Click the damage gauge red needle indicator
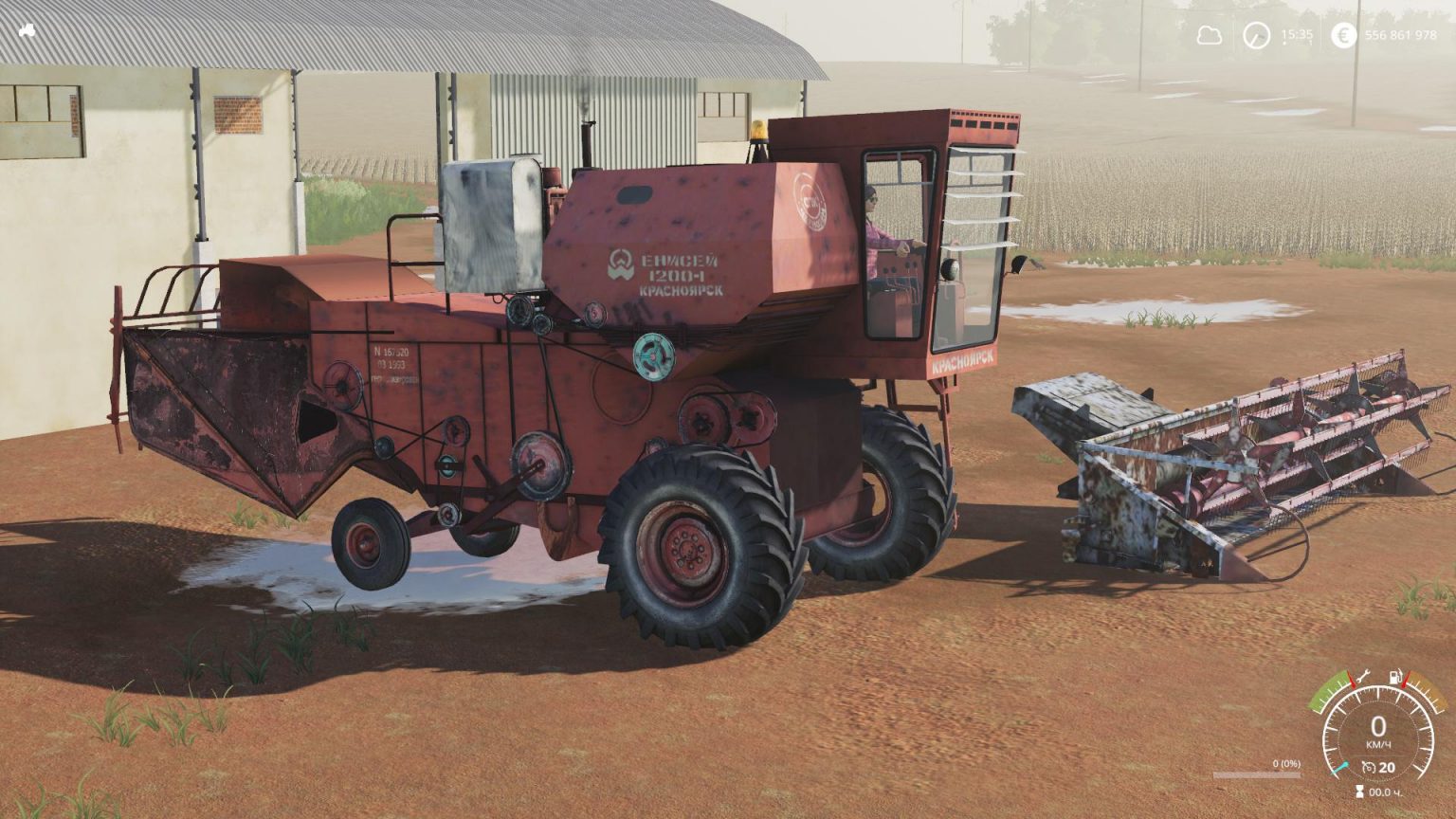 pyautogui.click(x=1353, y=680)
